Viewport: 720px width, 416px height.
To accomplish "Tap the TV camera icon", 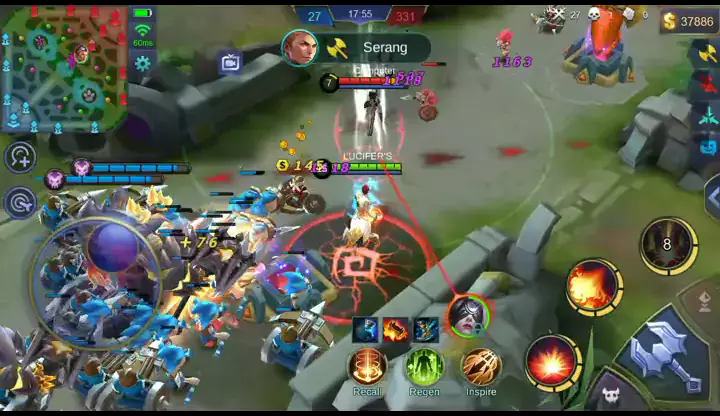I will point(231,63).
